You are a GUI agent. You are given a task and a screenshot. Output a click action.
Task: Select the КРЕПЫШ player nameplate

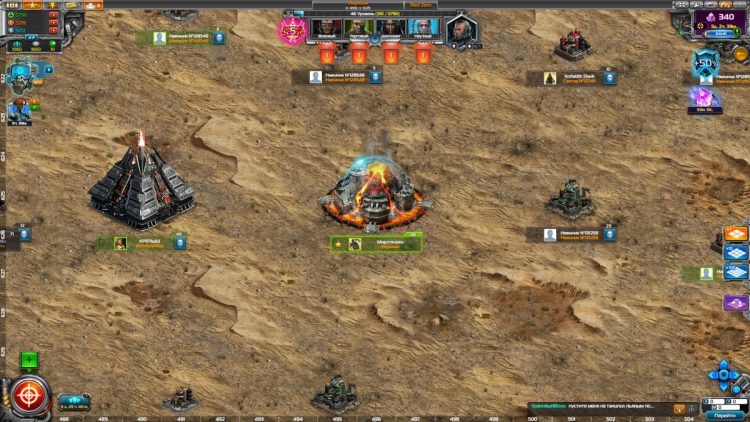click(141, 243)
